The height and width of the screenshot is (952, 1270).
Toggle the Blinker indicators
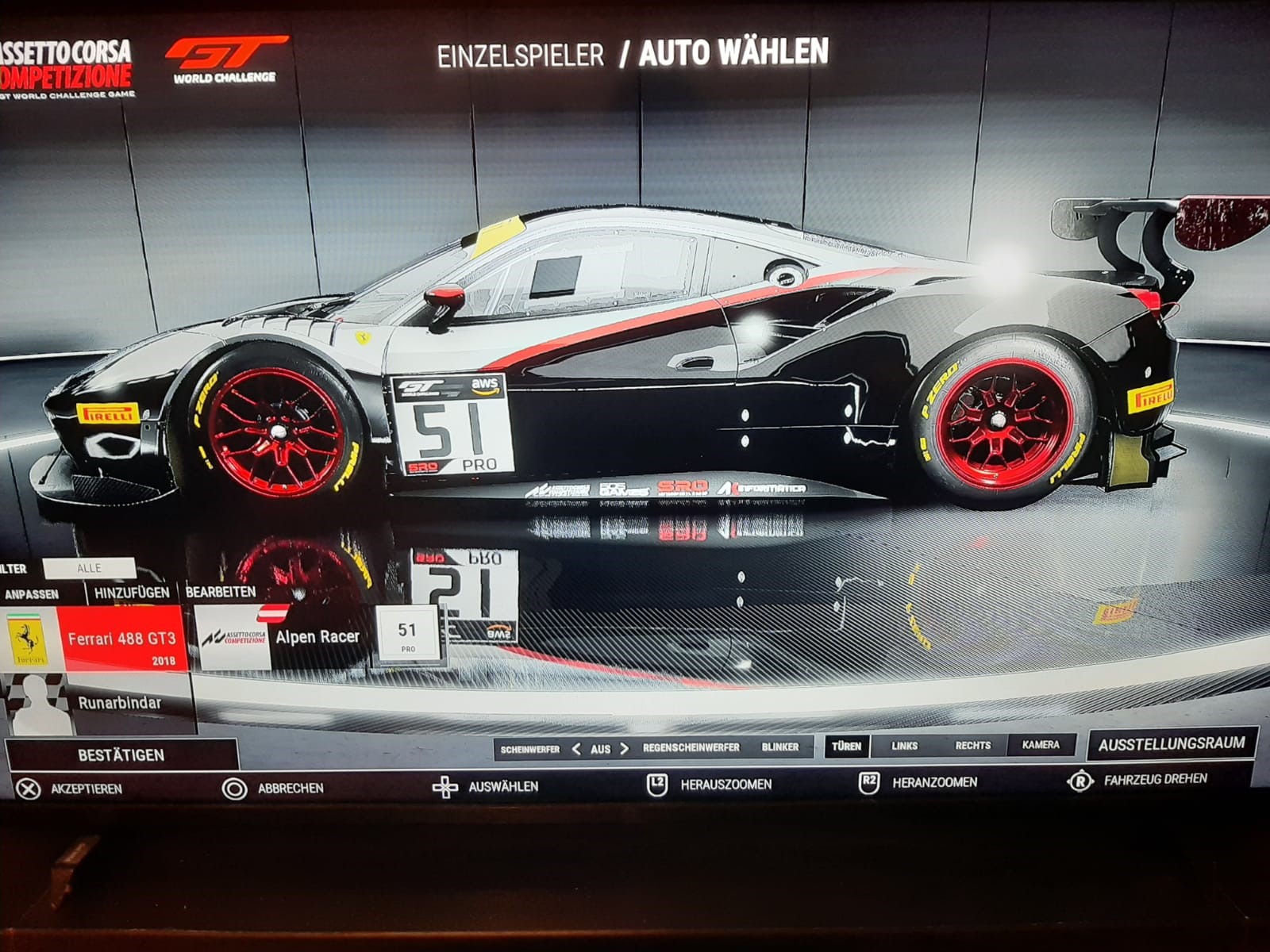point(780,747)
